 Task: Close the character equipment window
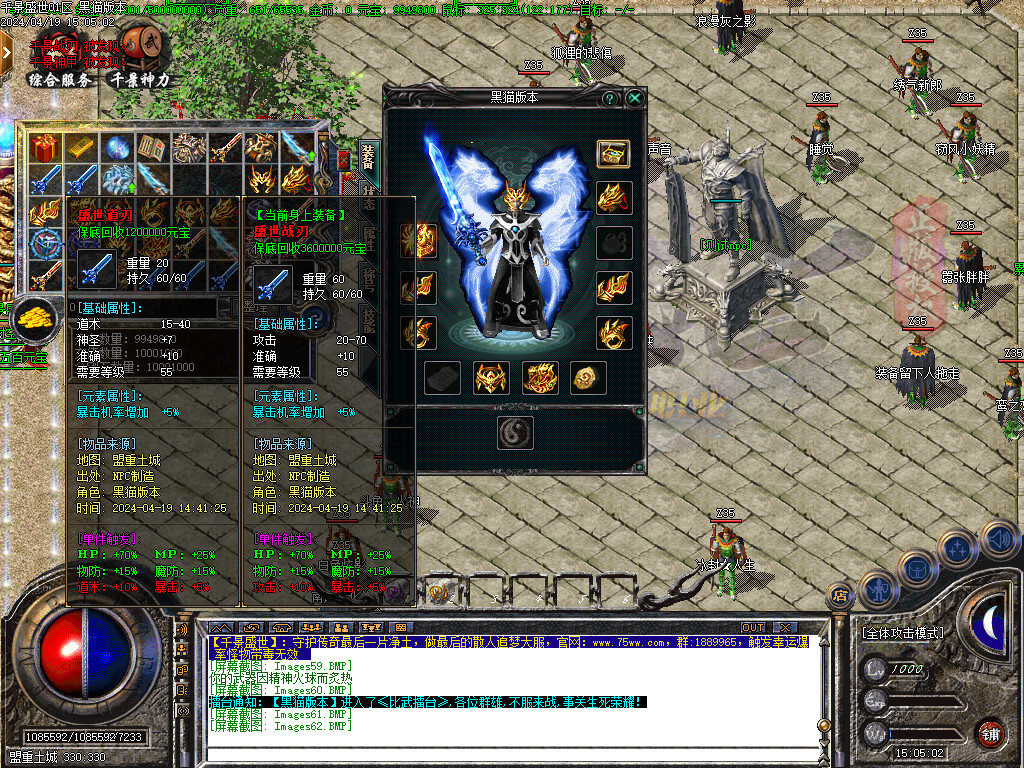[x=634, y=98]
